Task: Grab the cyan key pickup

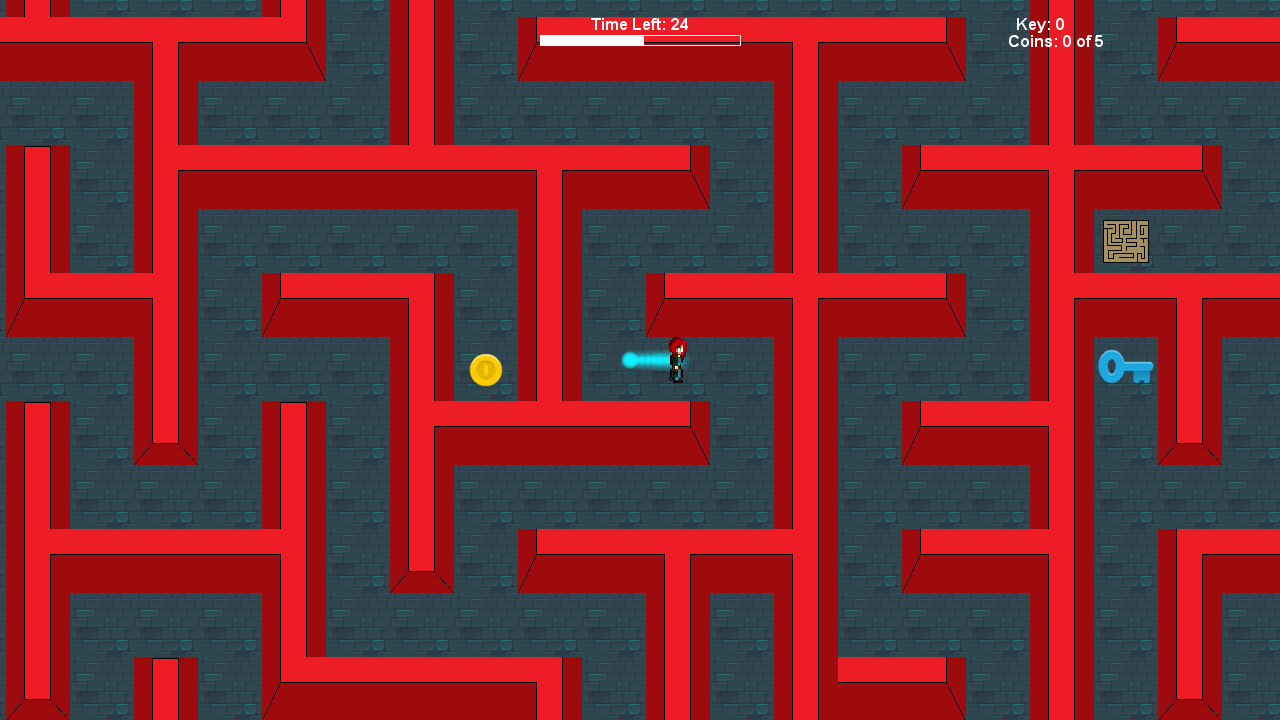Action: (1125, 367)
